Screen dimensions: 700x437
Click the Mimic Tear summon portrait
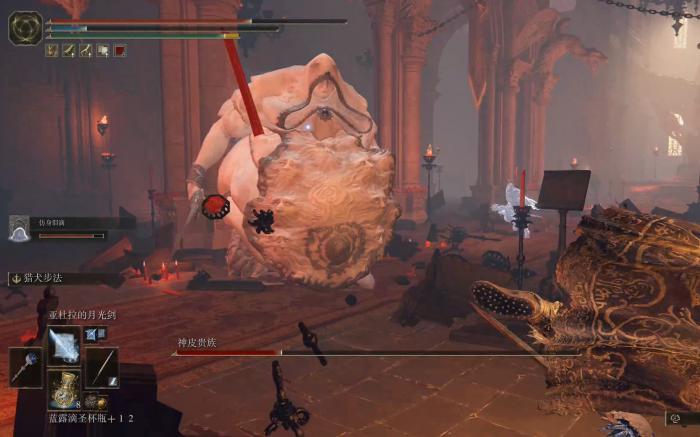pyautogui.click(x=19, y=229)
